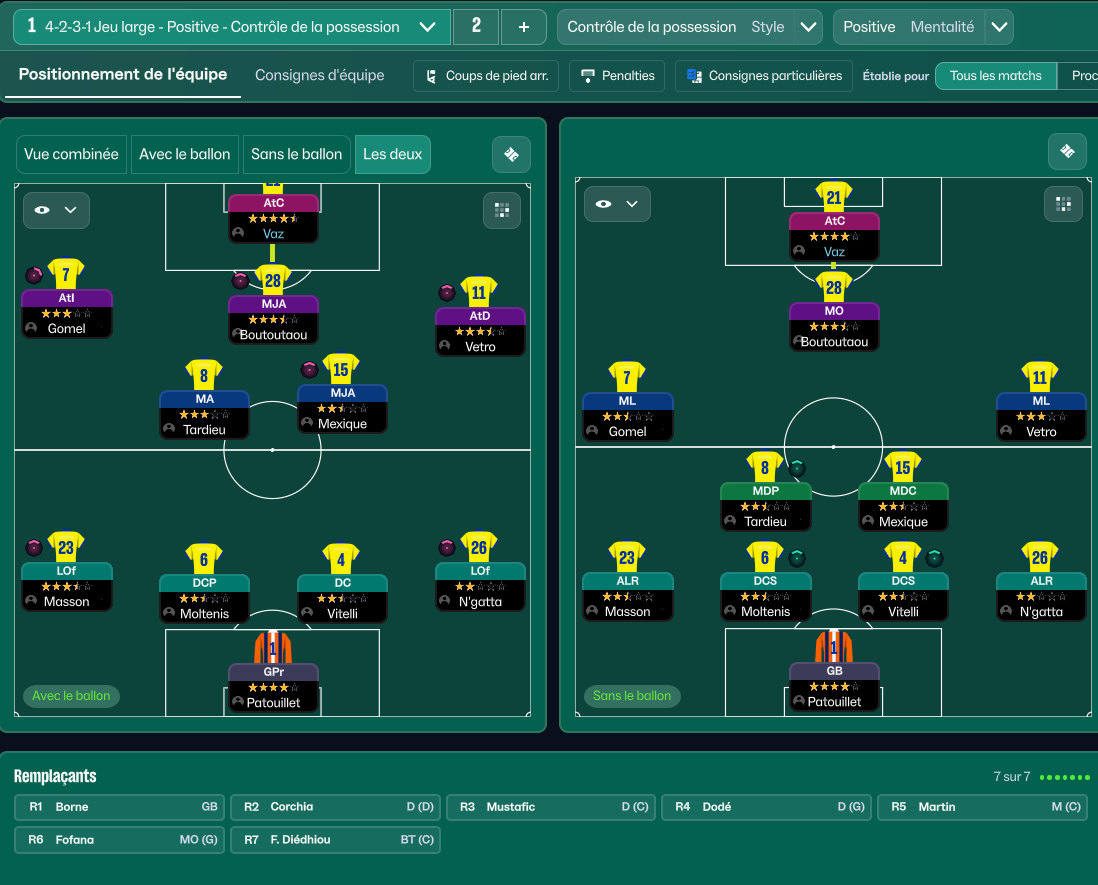Select substitute R7 F. Diédhiou
The height and width of the screenshot is (885, 1098).
coord(335,840)
